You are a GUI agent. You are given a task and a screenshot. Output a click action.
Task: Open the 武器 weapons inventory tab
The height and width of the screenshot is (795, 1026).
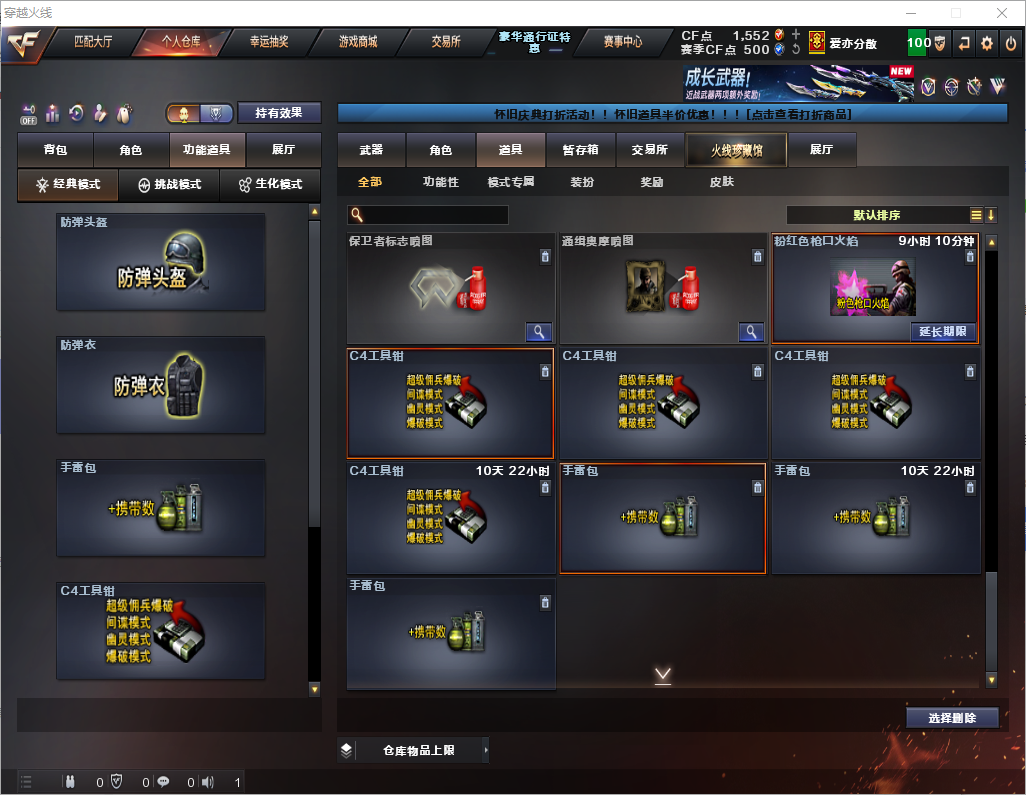[x=371, y=150]
